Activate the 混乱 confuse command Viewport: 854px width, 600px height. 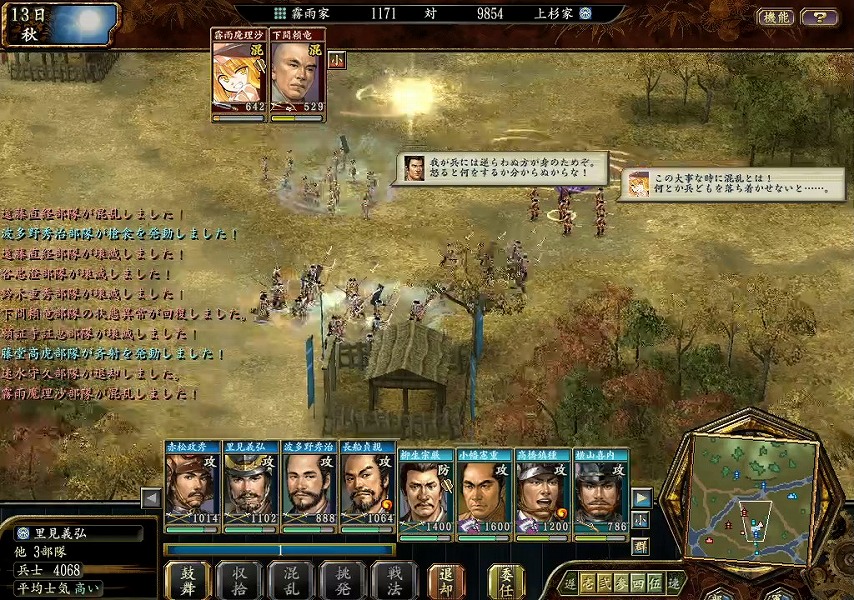(x=292, y=579)
